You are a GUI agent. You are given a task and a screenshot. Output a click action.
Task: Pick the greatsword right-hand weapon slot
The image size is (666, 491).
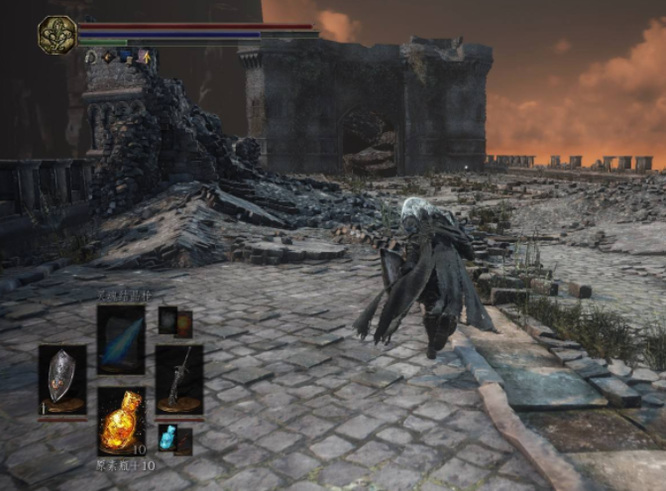(179, 378)
